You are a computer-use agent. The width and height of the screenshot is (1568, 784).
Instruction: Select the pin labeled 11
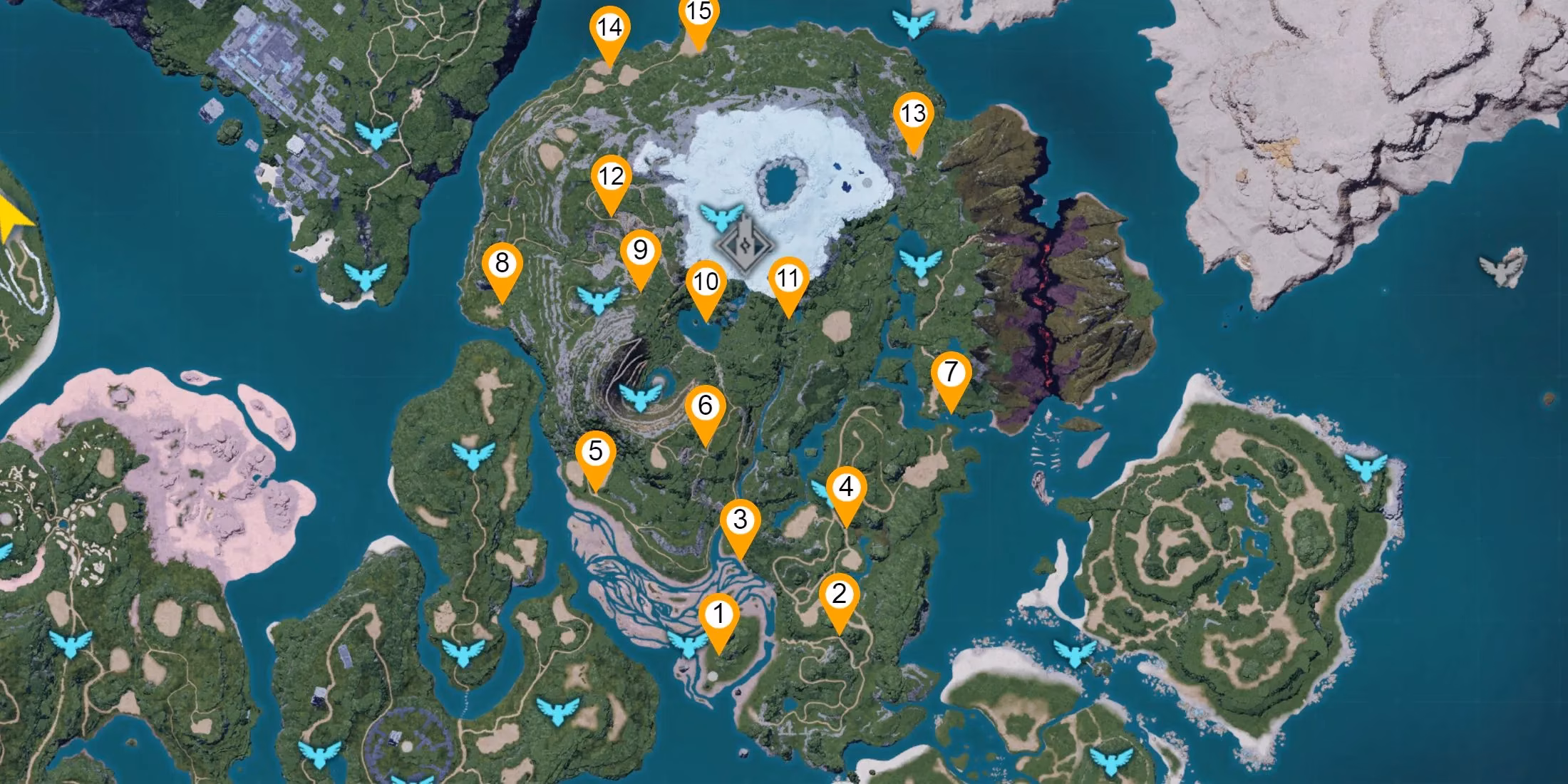point(788,279)
